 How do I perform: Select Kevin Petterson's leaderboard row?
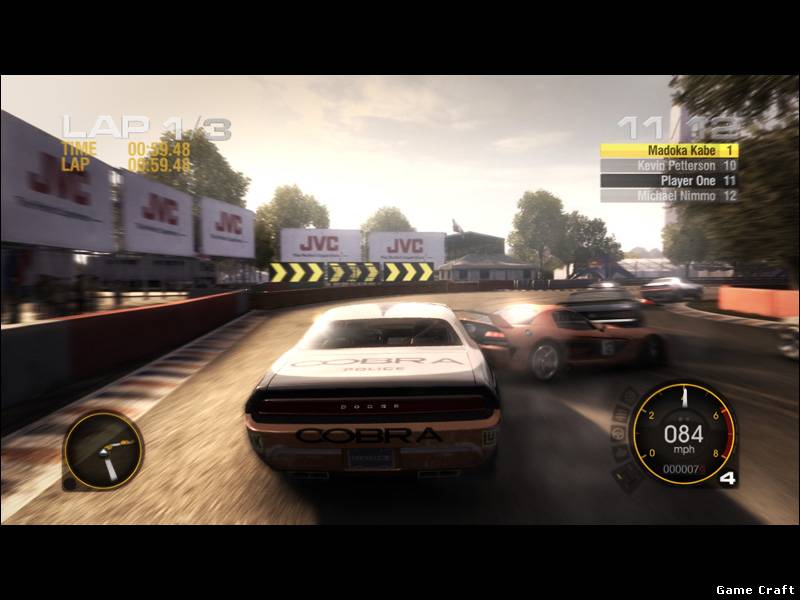[x=669, y=165]
